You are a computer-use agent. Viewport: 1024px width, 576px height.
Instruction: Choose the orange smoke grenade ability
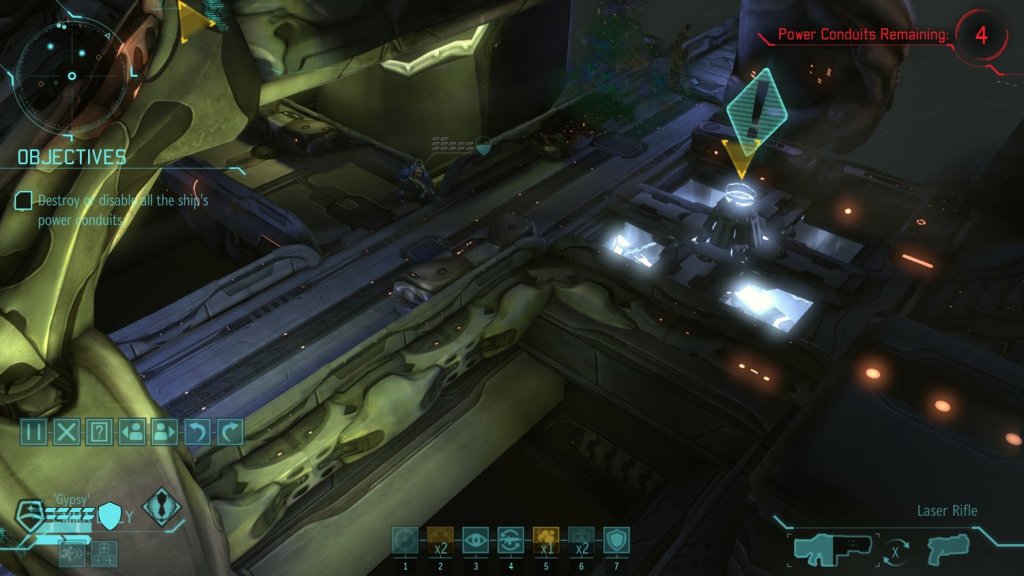[545, 540]
